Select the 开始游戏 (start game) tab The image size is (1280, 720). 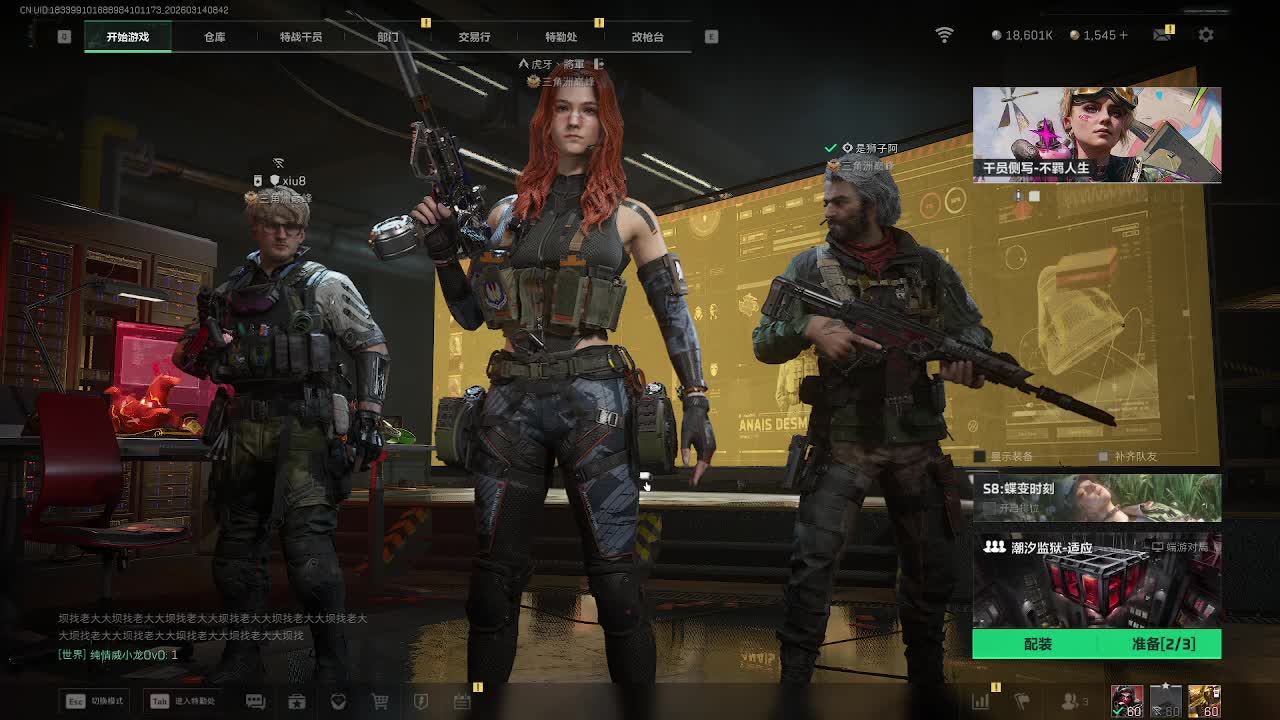click(x=128, y=37)
